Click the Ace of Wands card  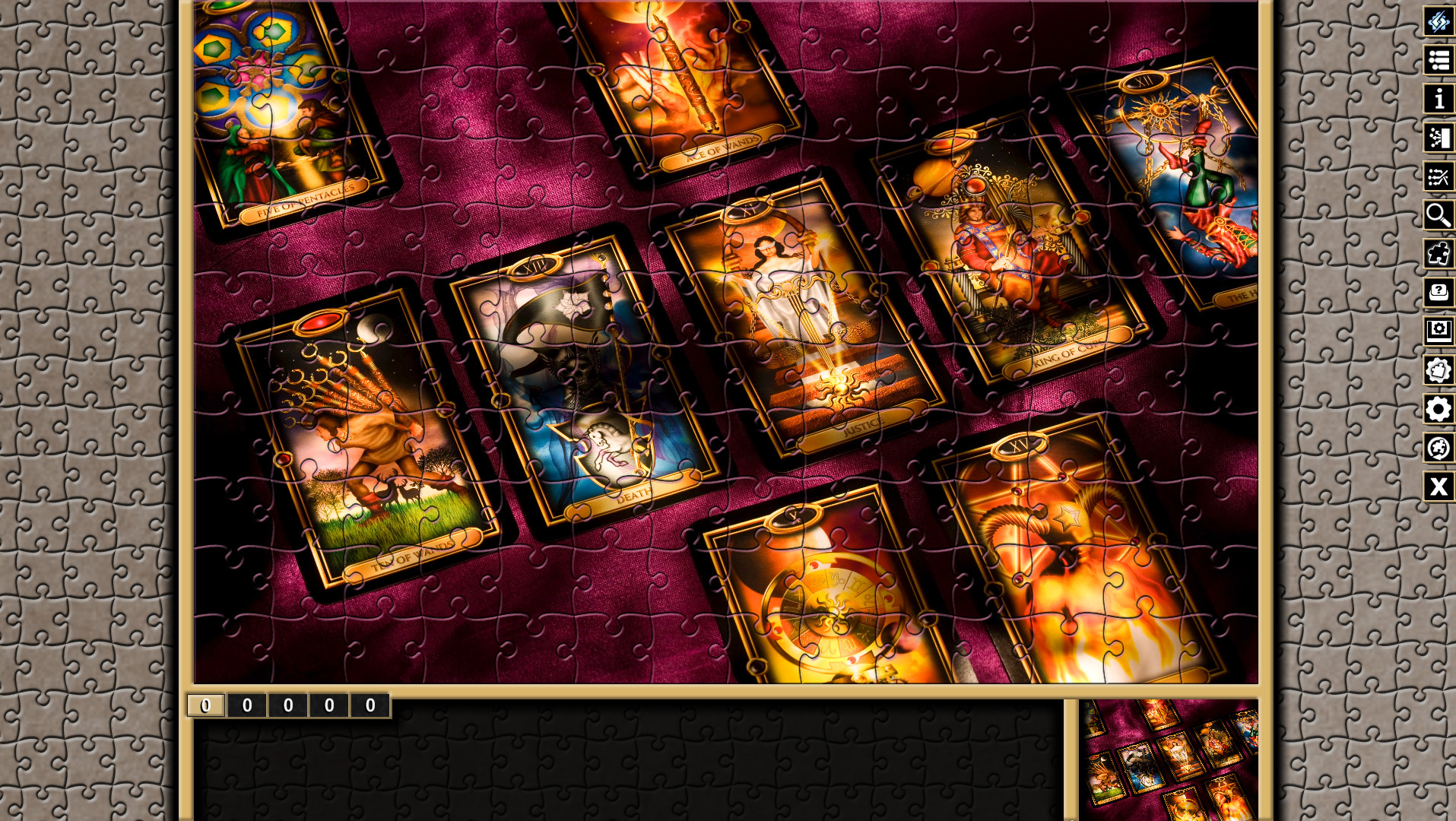tap(684, 84)
